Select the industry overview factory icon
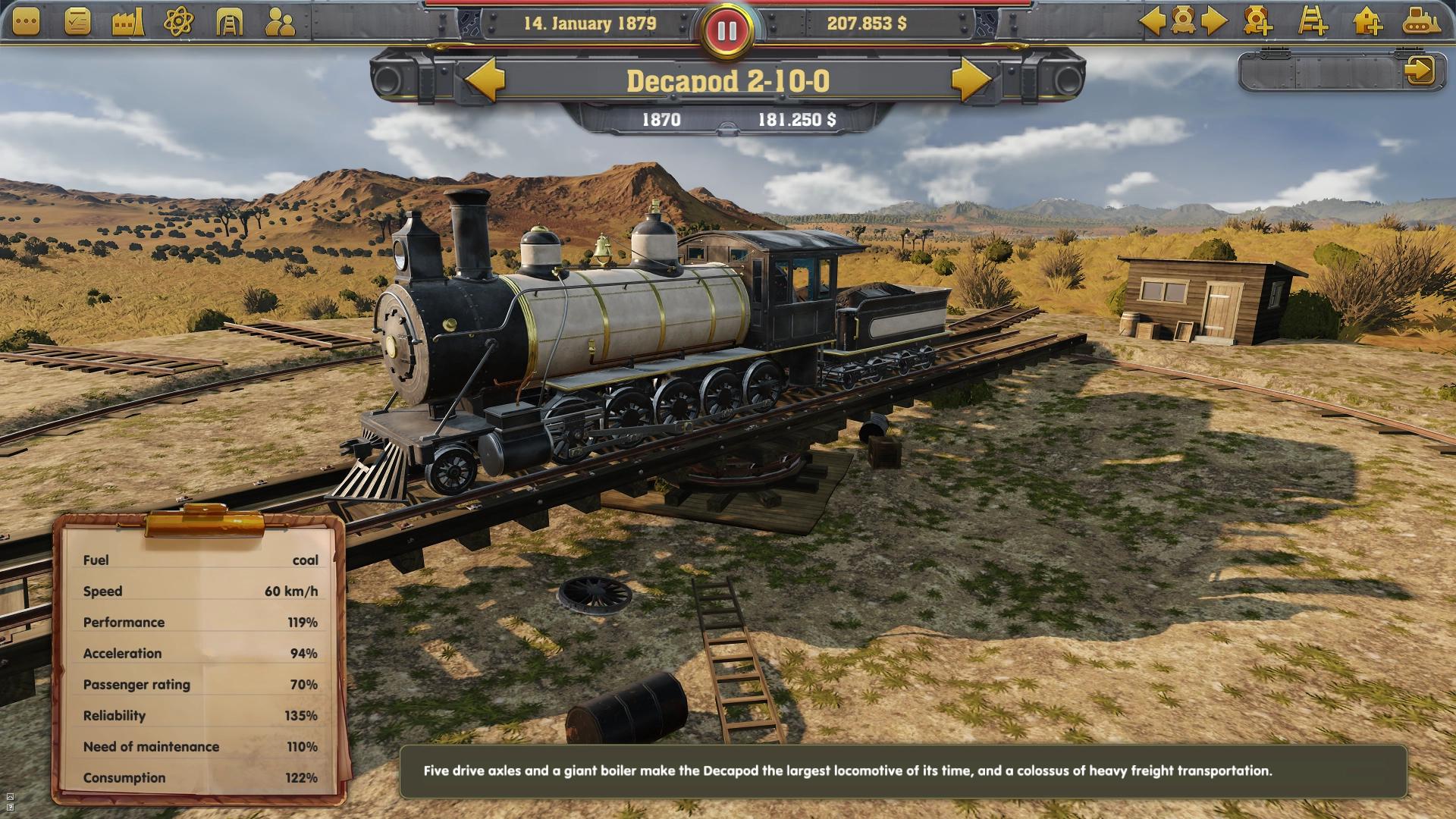This screenshot has width=1456, height=819. 126,23
